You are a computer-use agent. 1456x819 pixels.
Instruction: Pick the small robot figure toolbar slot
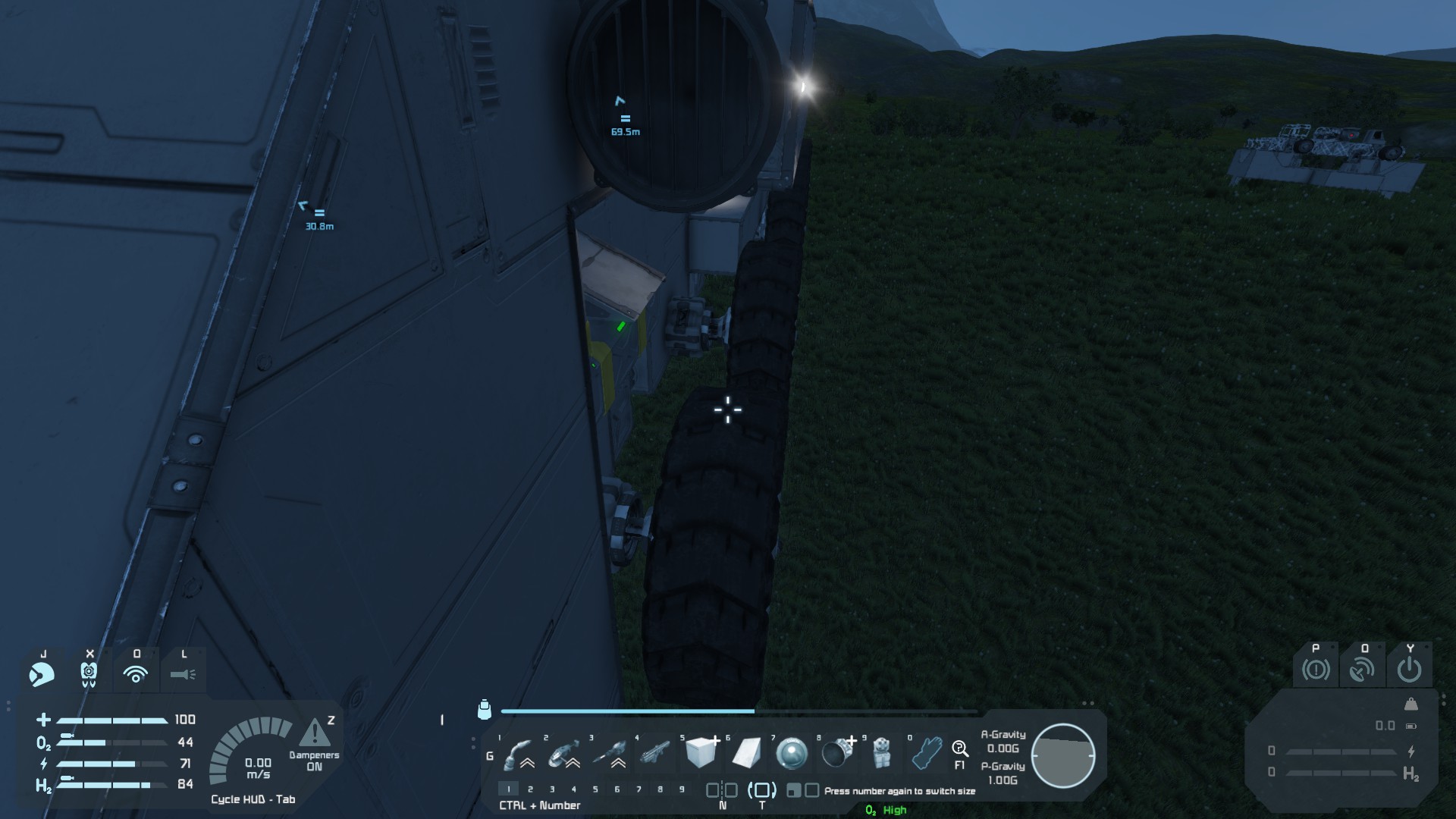click(881, 753)
